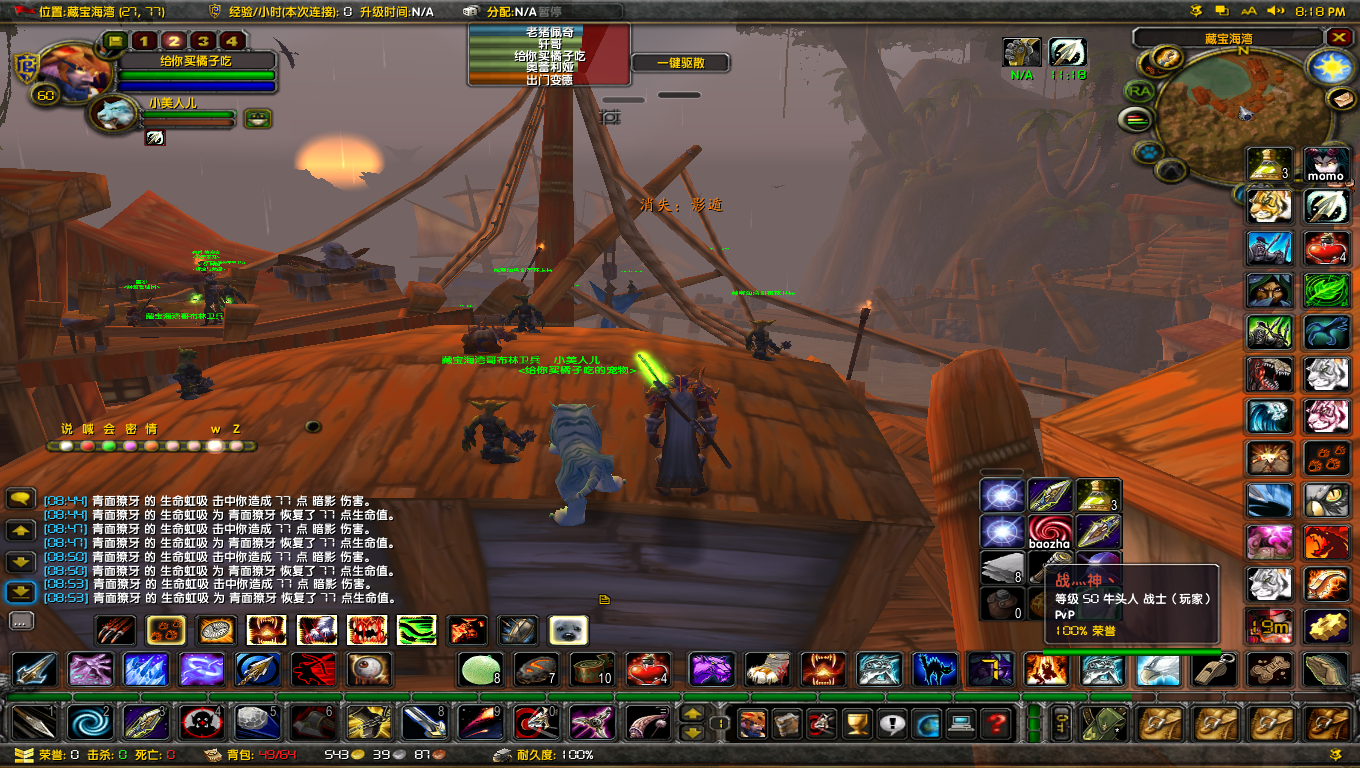Click the action bar page-up arrow
The width and height of the screenshot is (1360, 768).
click(692, 713)
